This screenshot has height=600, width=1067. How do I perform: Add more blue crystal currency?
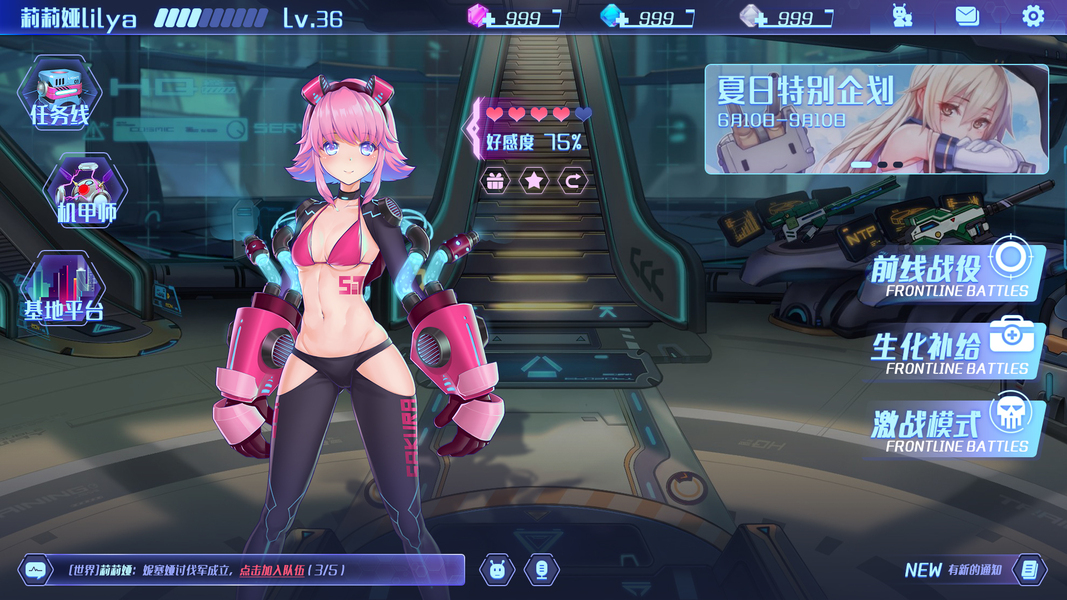[614, 17]
